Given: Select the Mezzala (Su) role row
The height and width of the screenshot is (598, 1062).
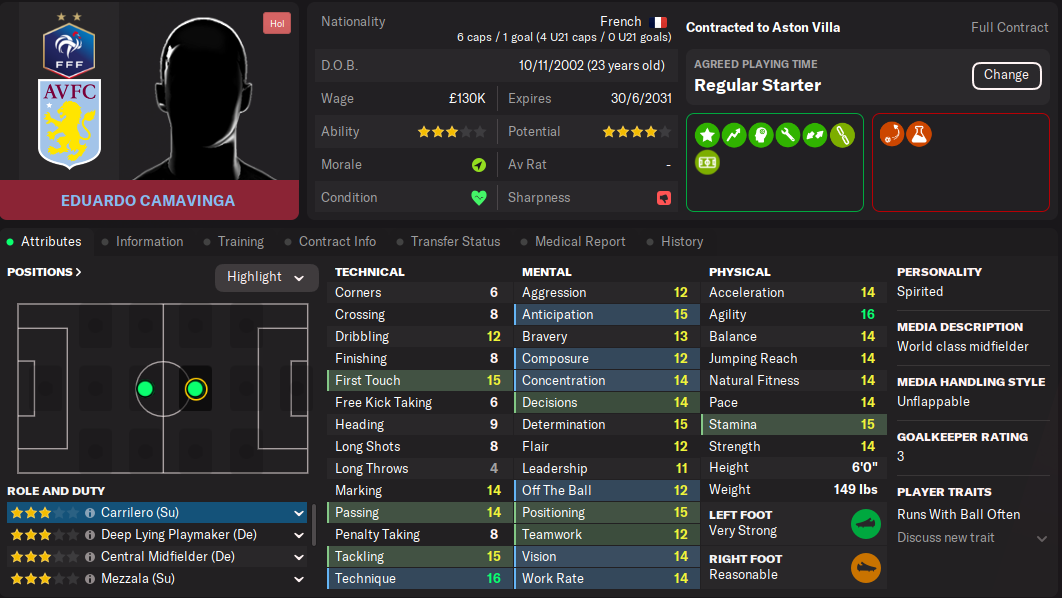Looking at the screenshot, I should [157, 579].
